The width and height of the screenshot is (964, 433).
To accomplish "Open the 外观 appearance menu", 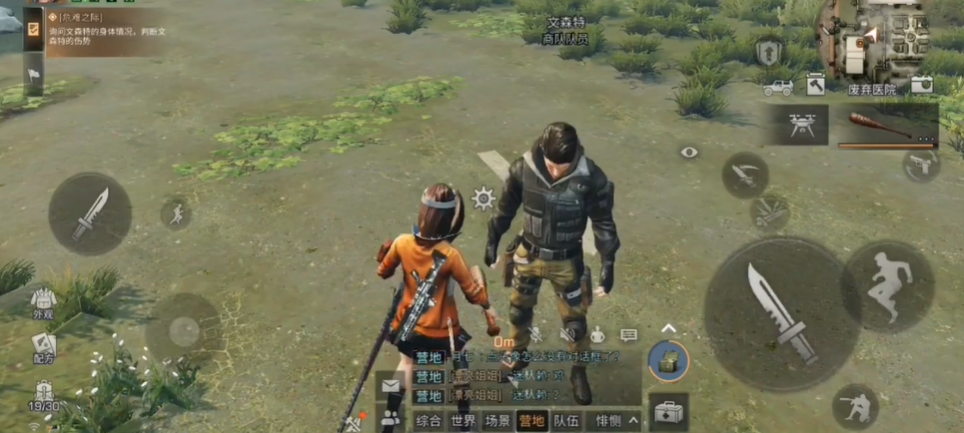I will click(42, 302).
